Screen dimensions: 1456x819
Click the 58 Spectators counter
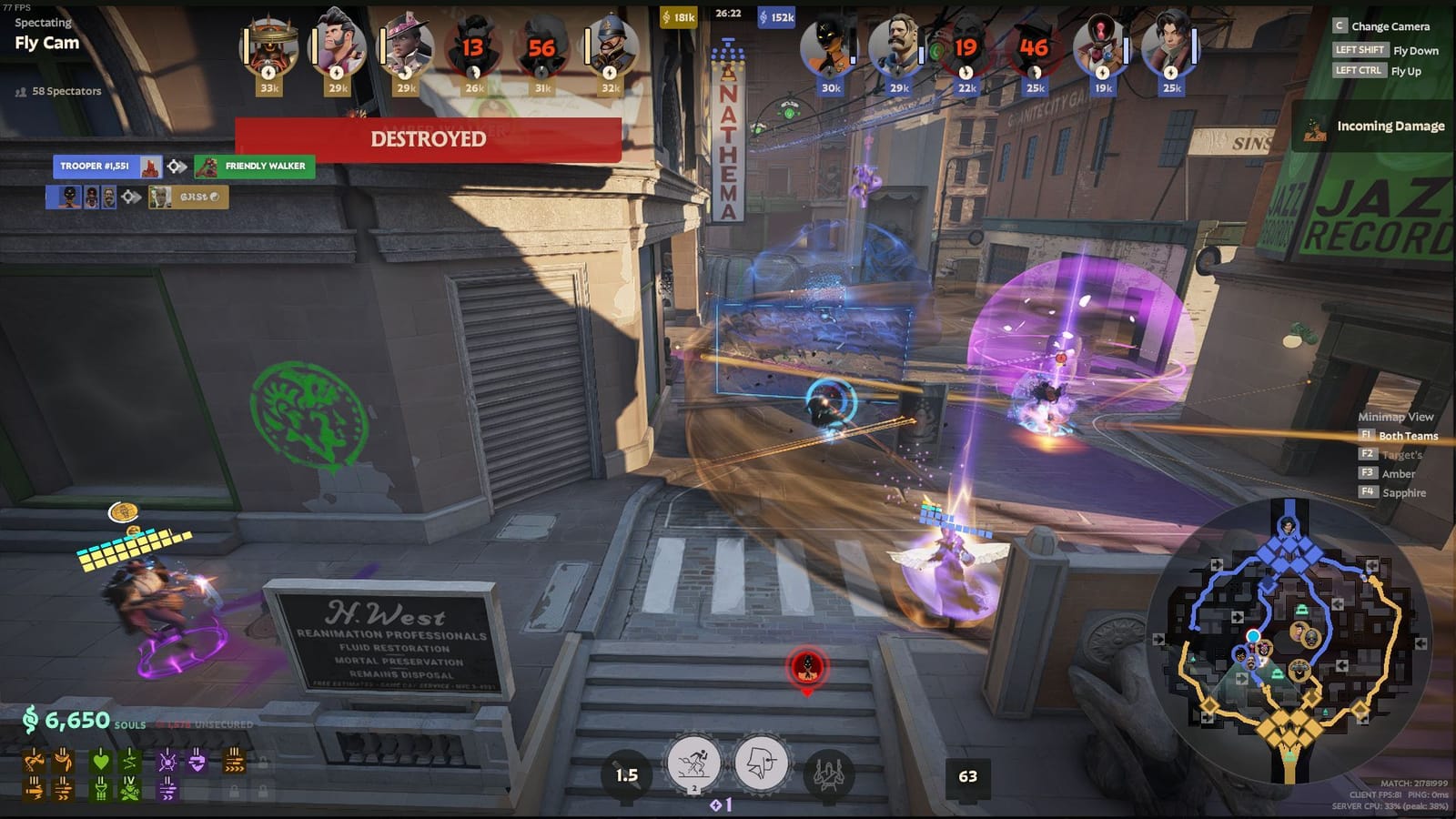[66, 92]
